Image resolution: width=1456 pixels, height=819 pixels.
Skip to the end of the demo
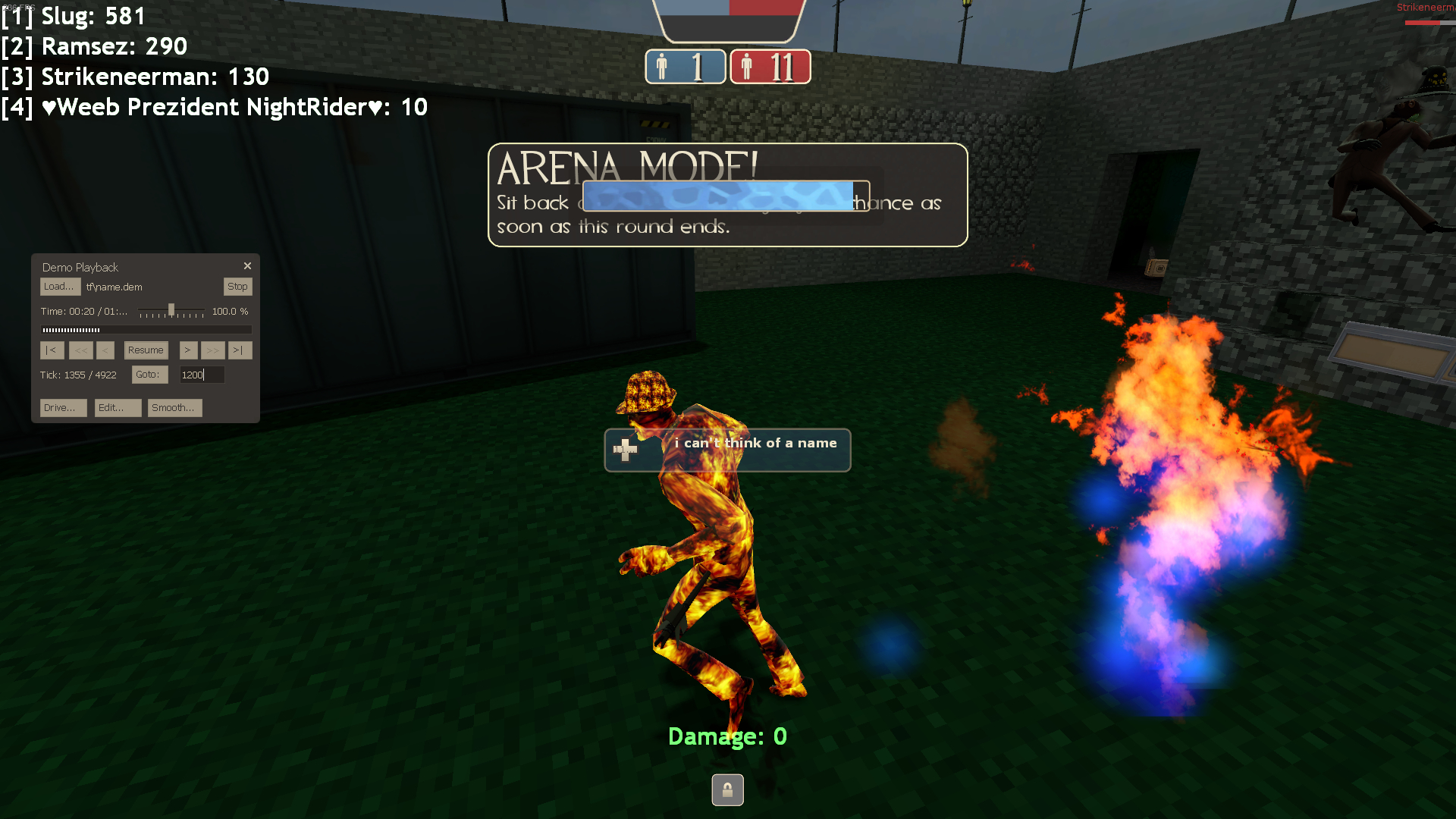coord(239,350)
